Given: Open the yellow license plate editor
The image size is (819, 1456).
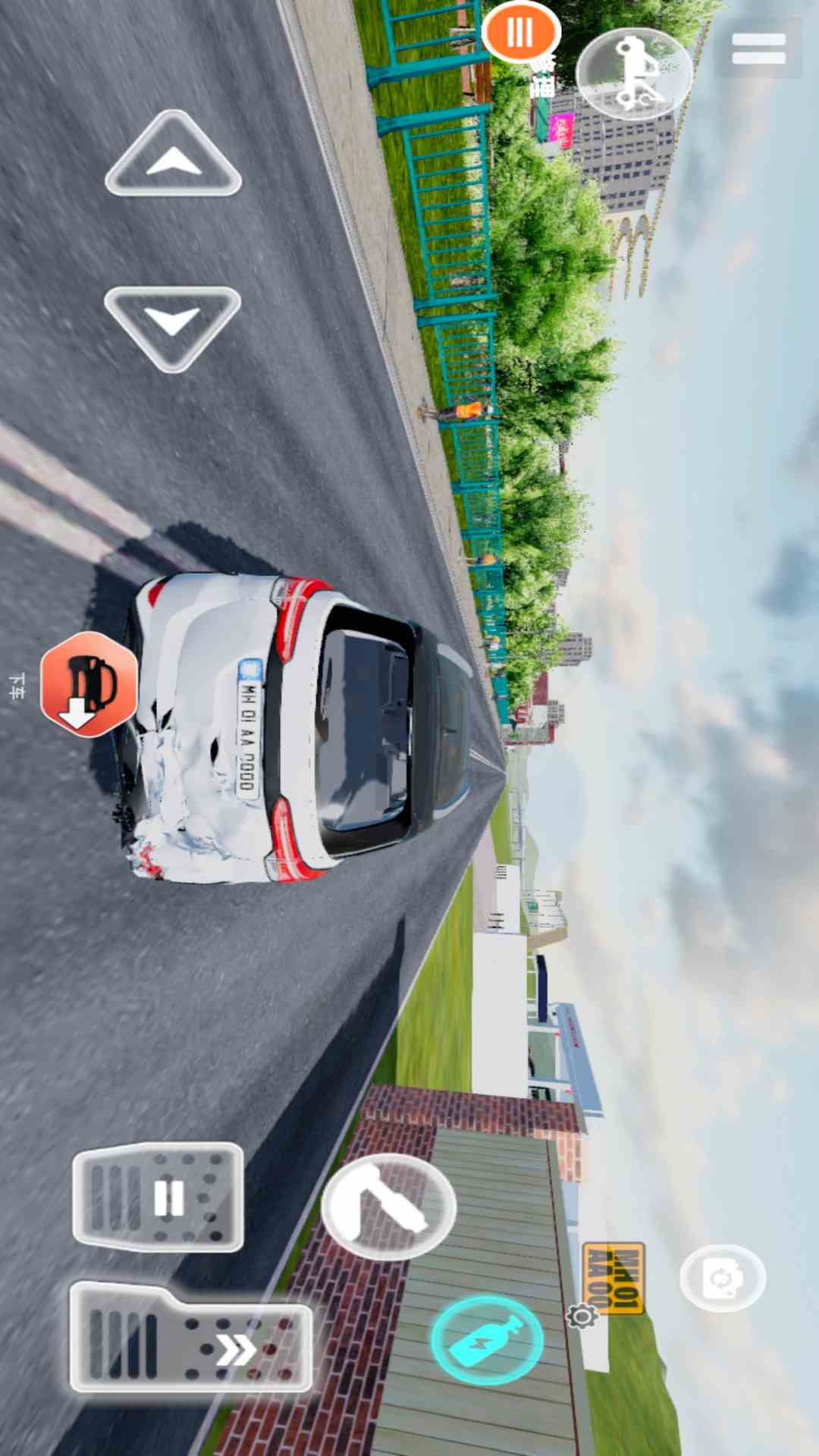Looking at the screenshot, I should coord(614,1277).
